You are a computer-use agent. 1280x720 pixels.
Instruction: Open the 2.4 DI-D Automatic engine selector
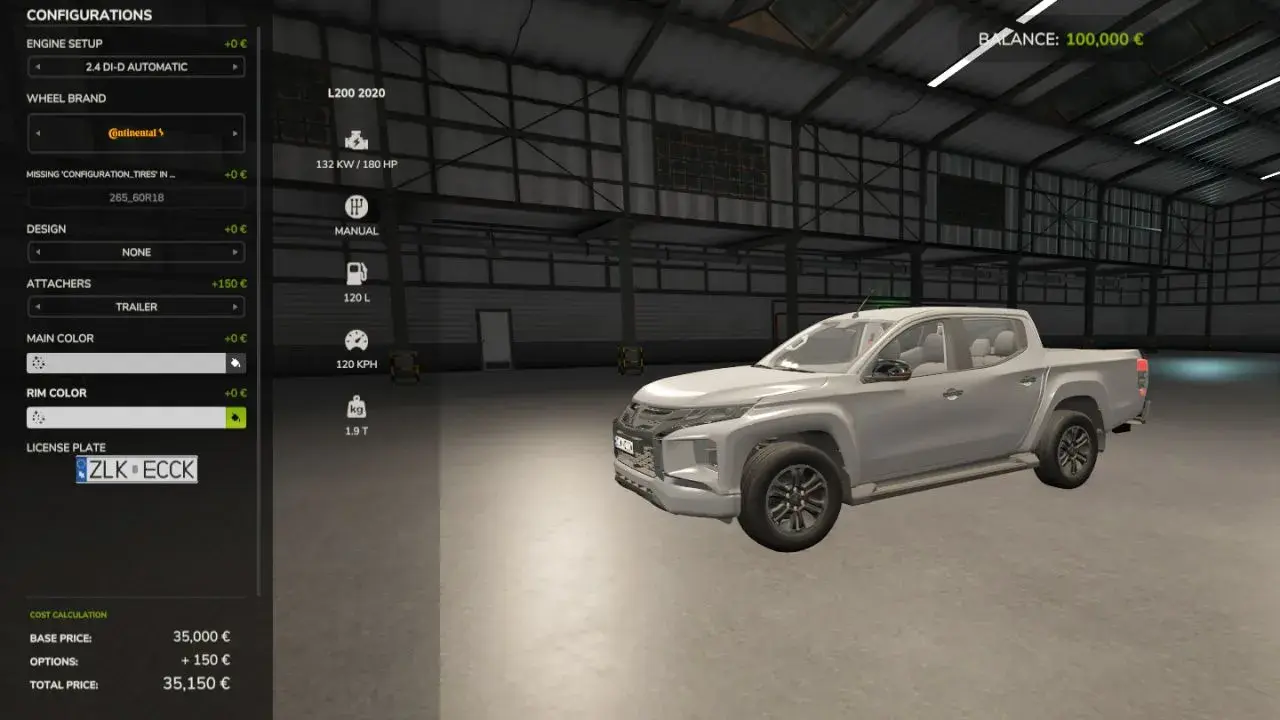tap(136, 67)
